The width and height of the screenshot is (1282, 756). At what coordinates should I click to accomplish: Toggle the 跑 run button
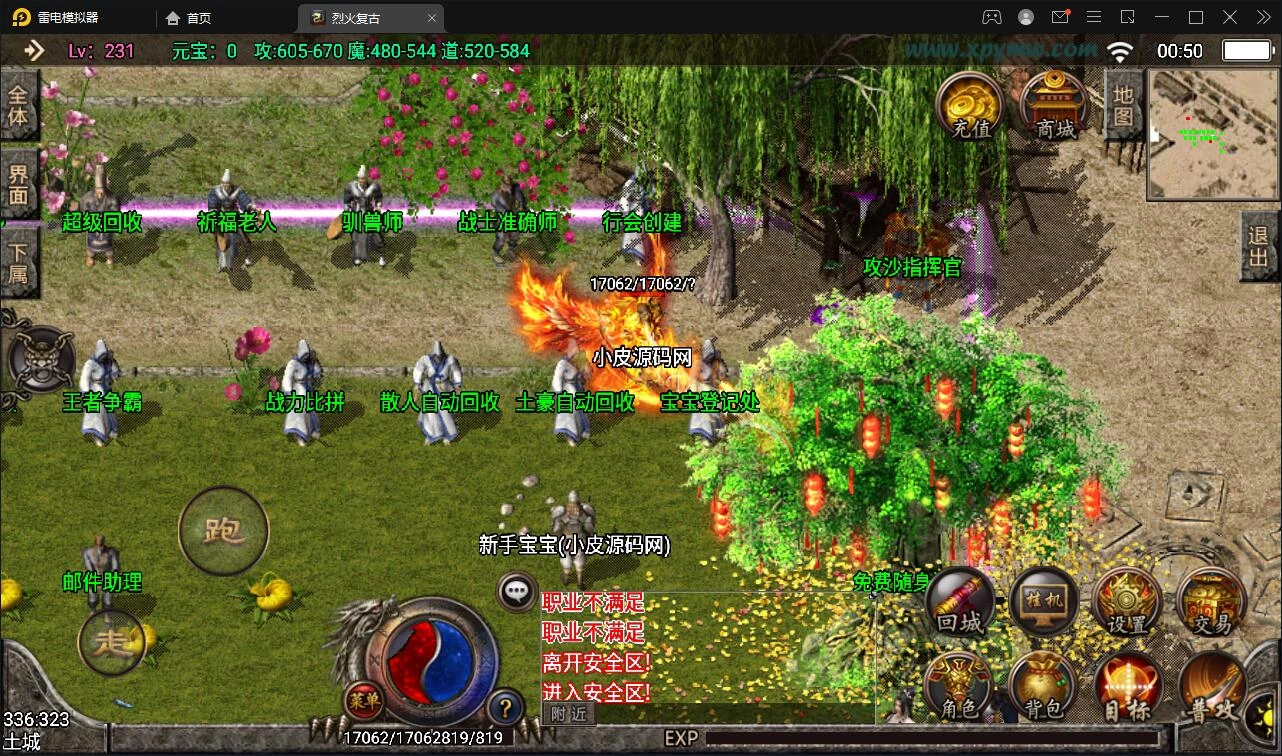(223, 531)
